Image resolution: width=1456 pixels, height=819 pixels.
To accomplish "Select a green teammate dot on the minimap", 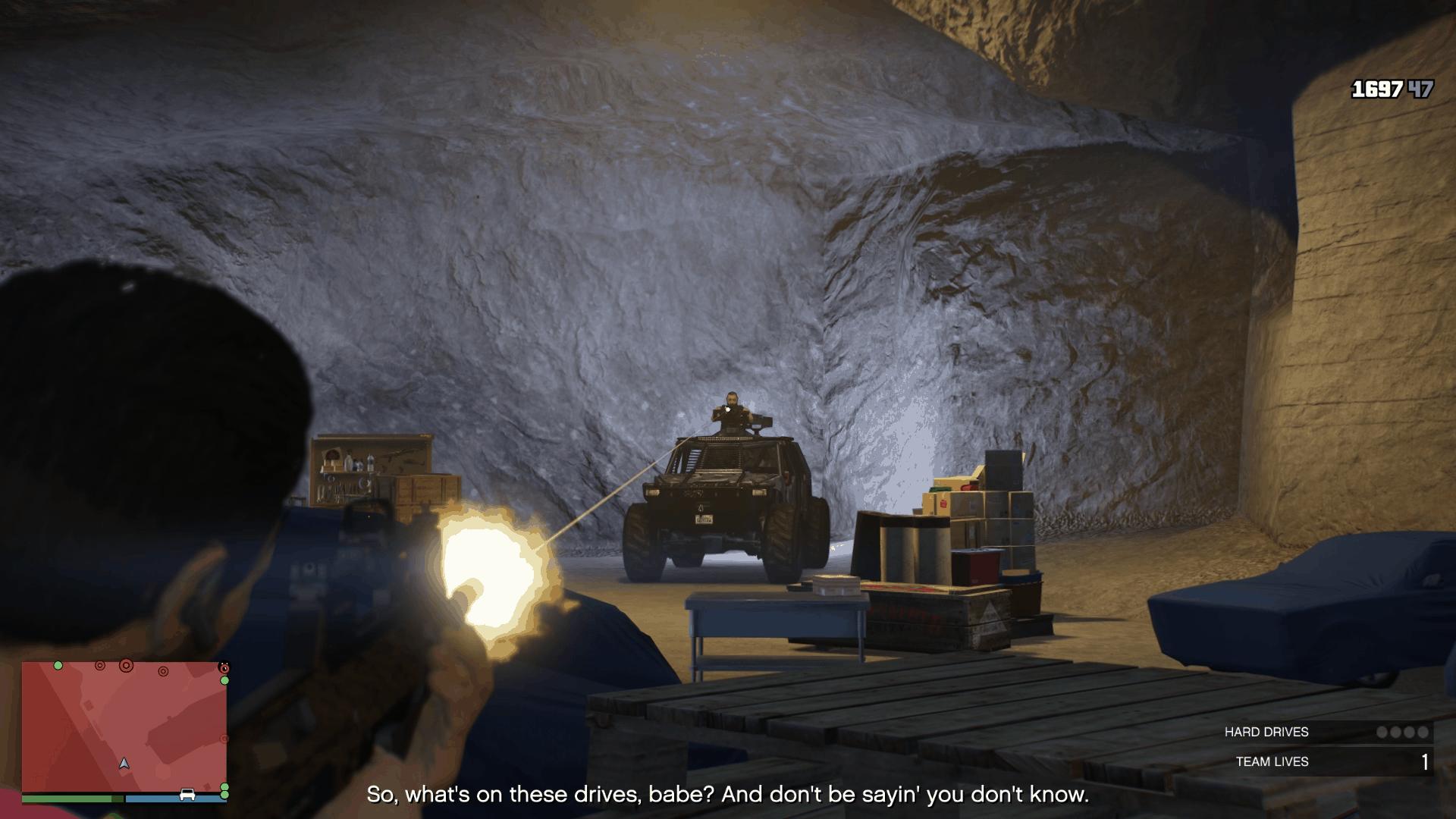I will coord(58,666).
